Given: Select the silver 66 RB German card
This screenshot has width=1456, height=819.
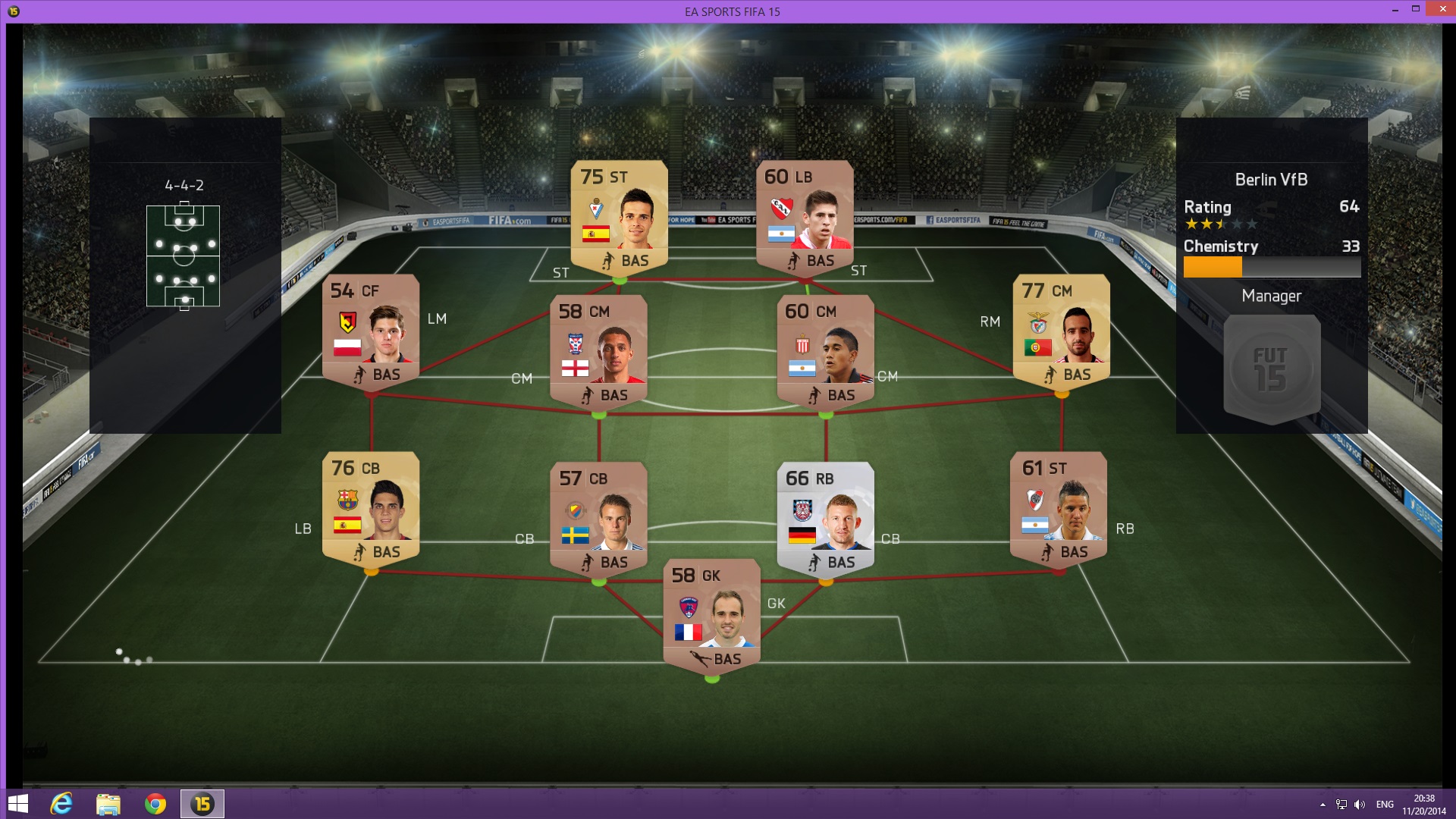Looking at the screenshot, I should tap(826, 519).
